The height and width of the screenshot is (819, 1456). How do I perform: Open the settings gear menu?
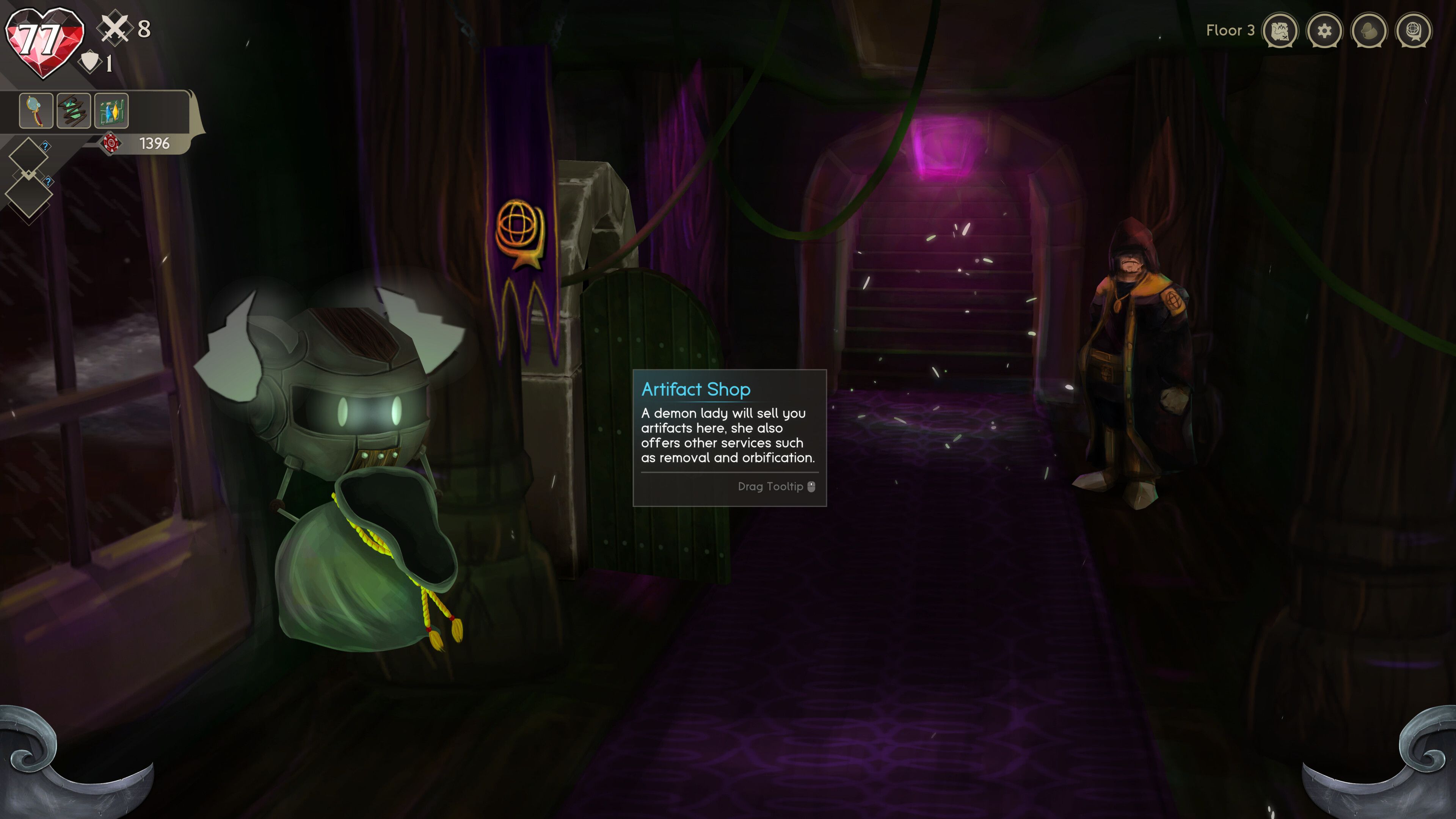click(x=1324, y=31)
